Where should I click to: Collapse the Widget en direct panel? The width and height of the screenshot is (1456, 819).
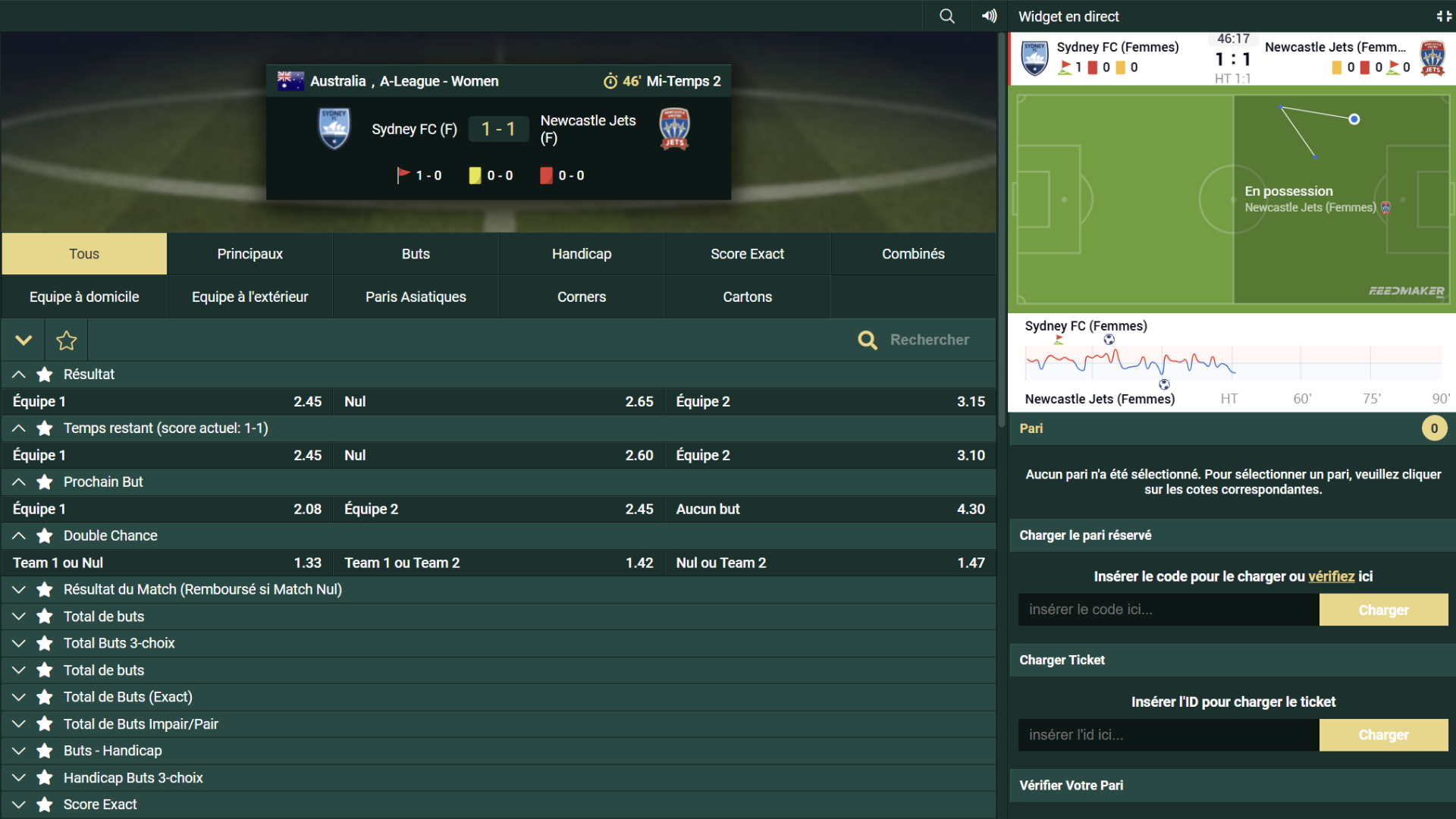pos(1443,16)
